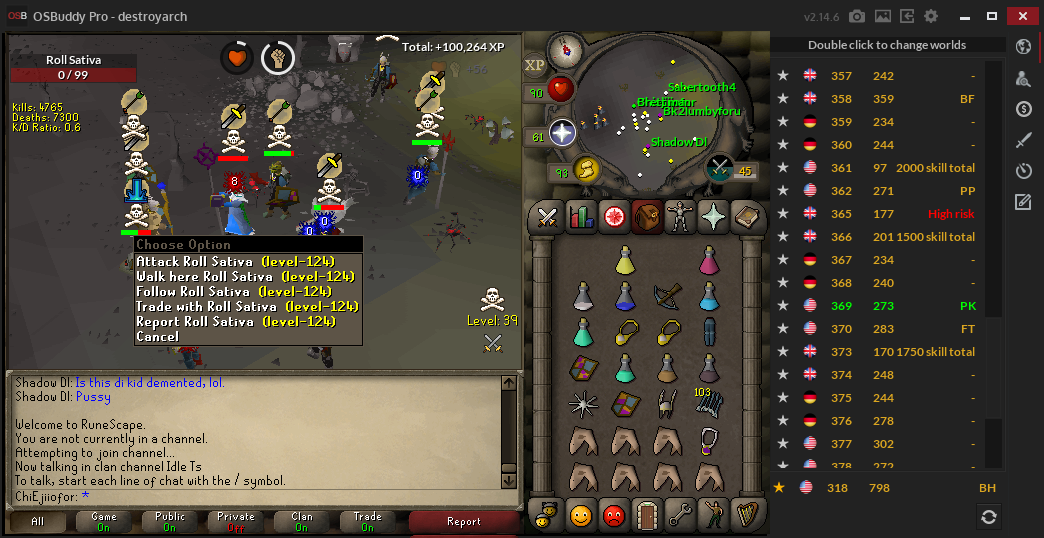The width and height of the screenshot is (1044, 538).
Task: Select Trade with Roll Sativa
Action: pos(247,306)
